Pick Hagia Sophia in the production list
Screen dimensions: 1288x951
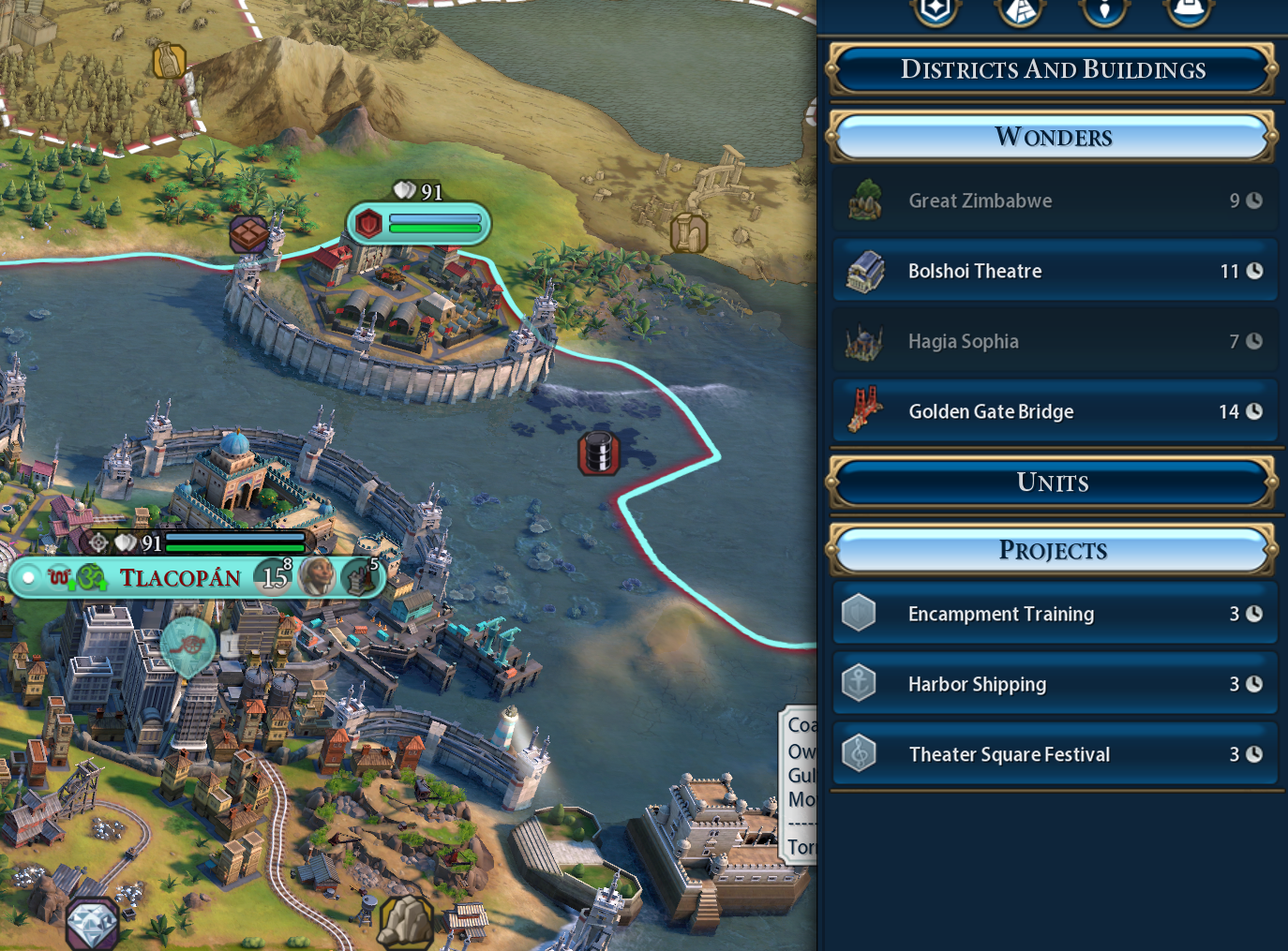point(1055,341)
